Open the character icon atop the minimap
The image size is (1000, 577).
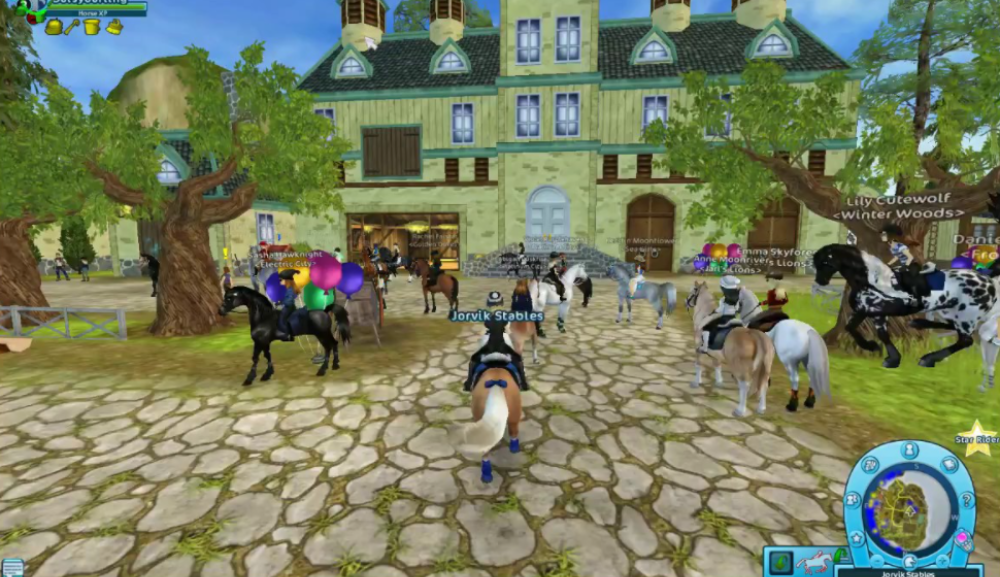[909, 450]
